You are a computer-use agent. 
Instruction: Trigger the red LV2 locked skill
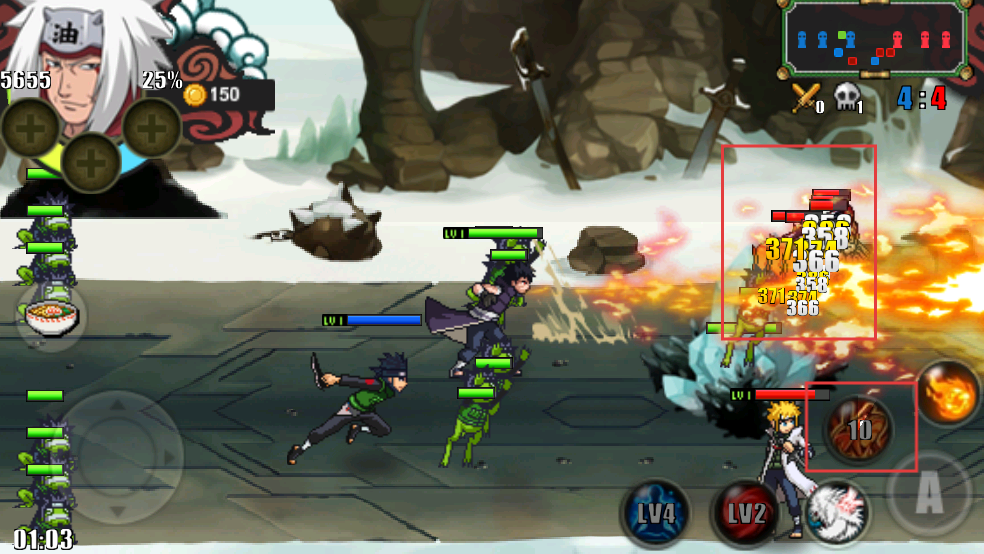pyautogui.click(x=745, y=514)
